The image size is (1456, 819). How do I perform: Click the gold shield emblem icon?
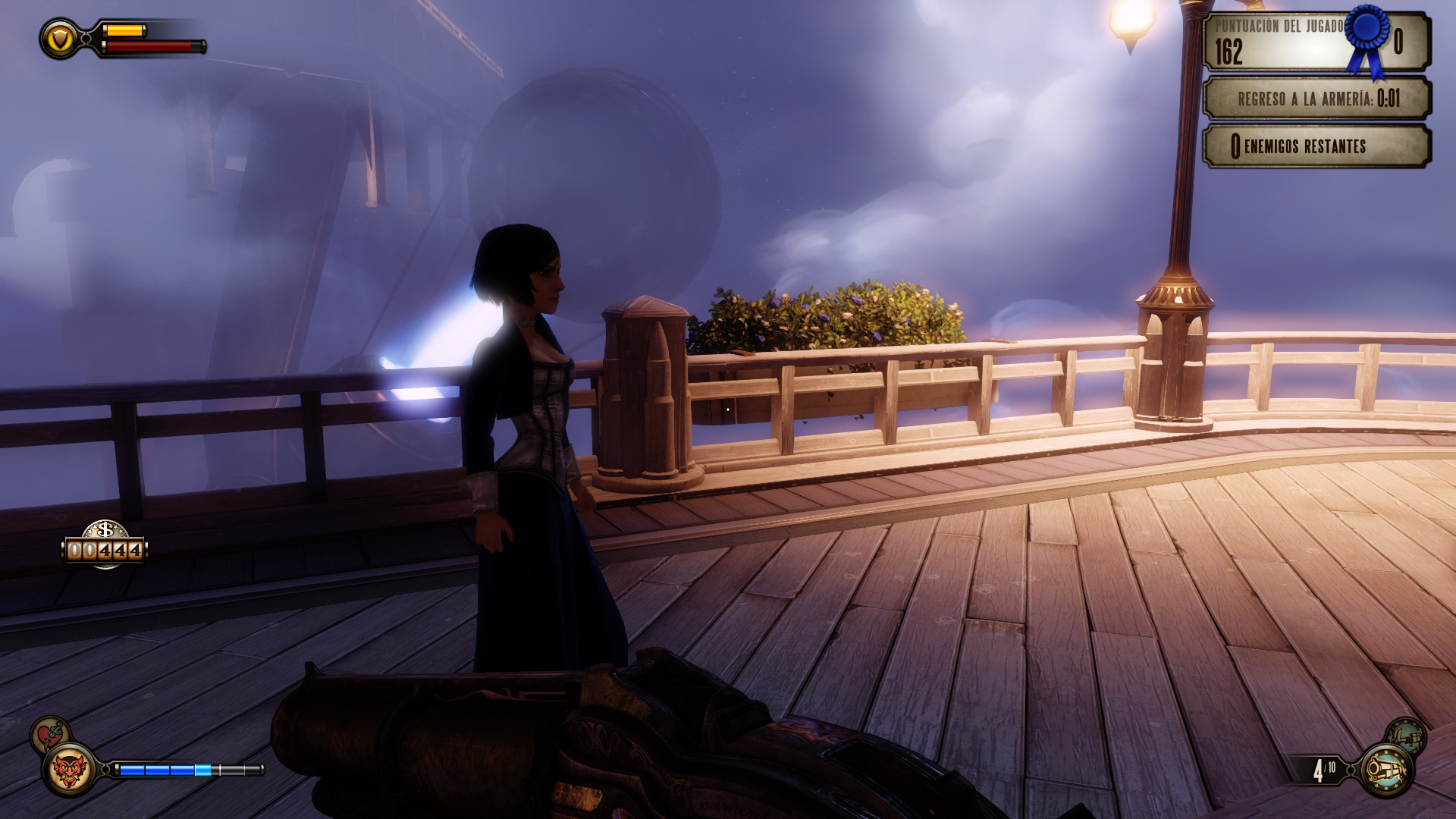coord(60,39)
